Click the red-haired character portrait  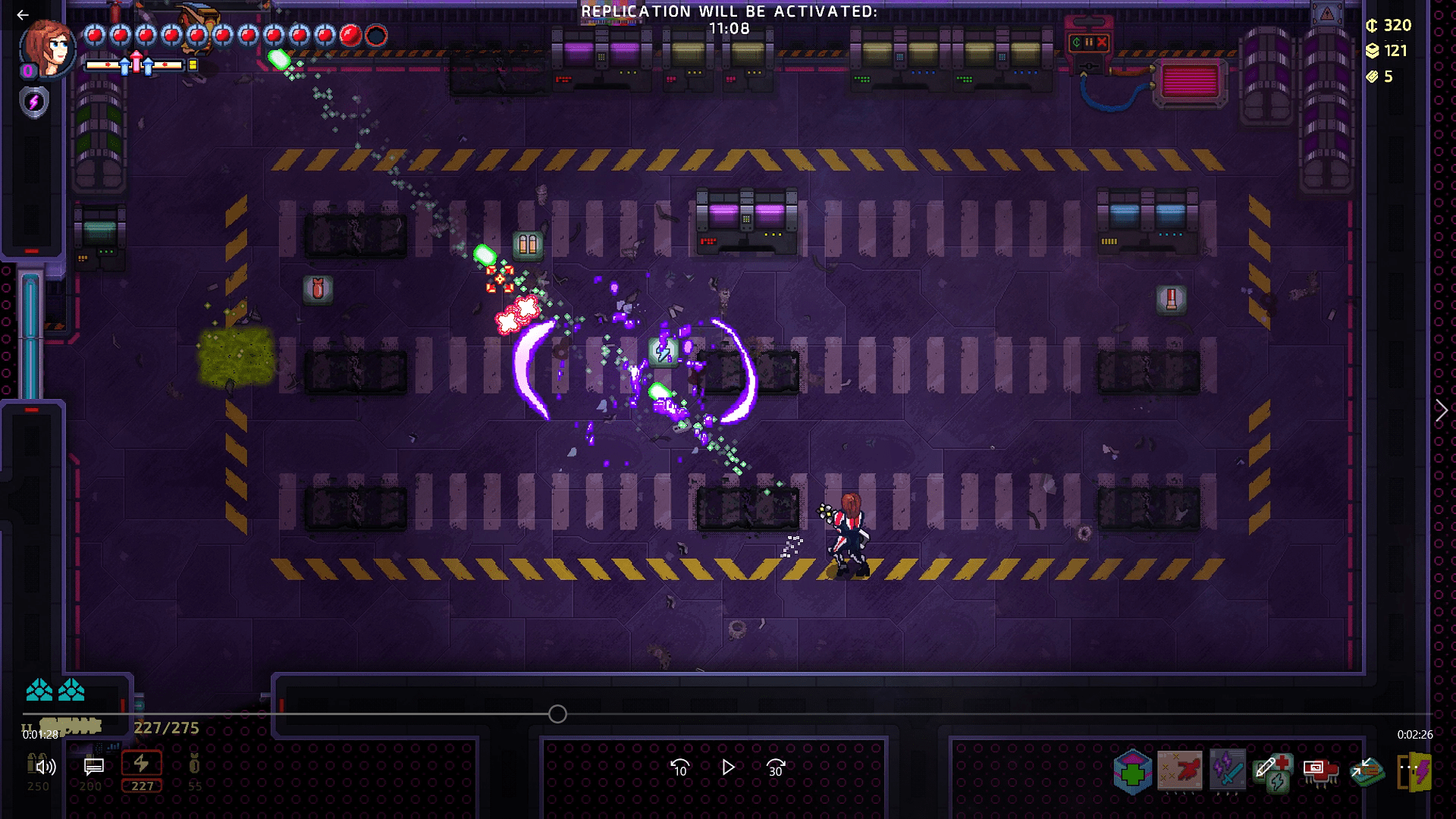[49, 49]
